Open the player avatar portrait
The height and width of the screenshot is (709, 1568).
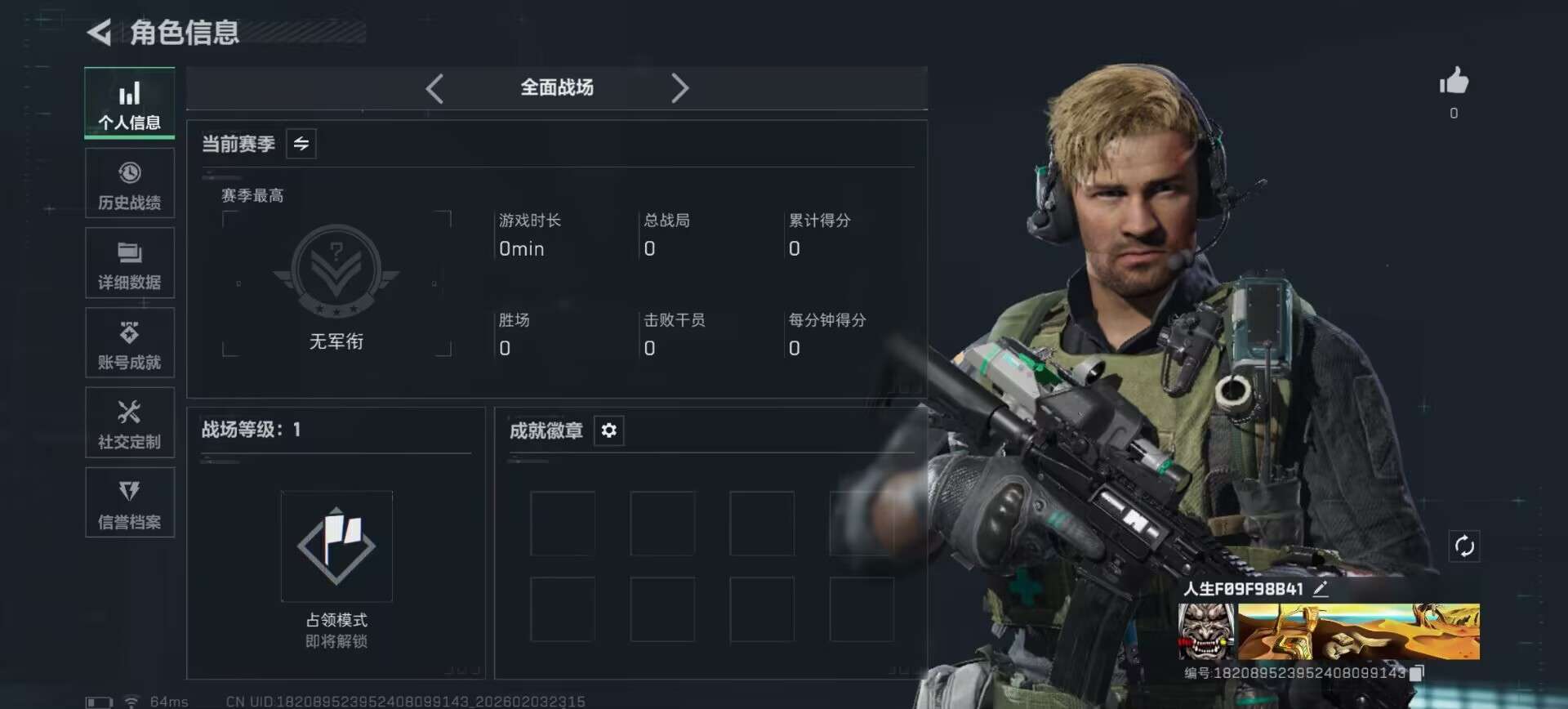point(1206,631)
